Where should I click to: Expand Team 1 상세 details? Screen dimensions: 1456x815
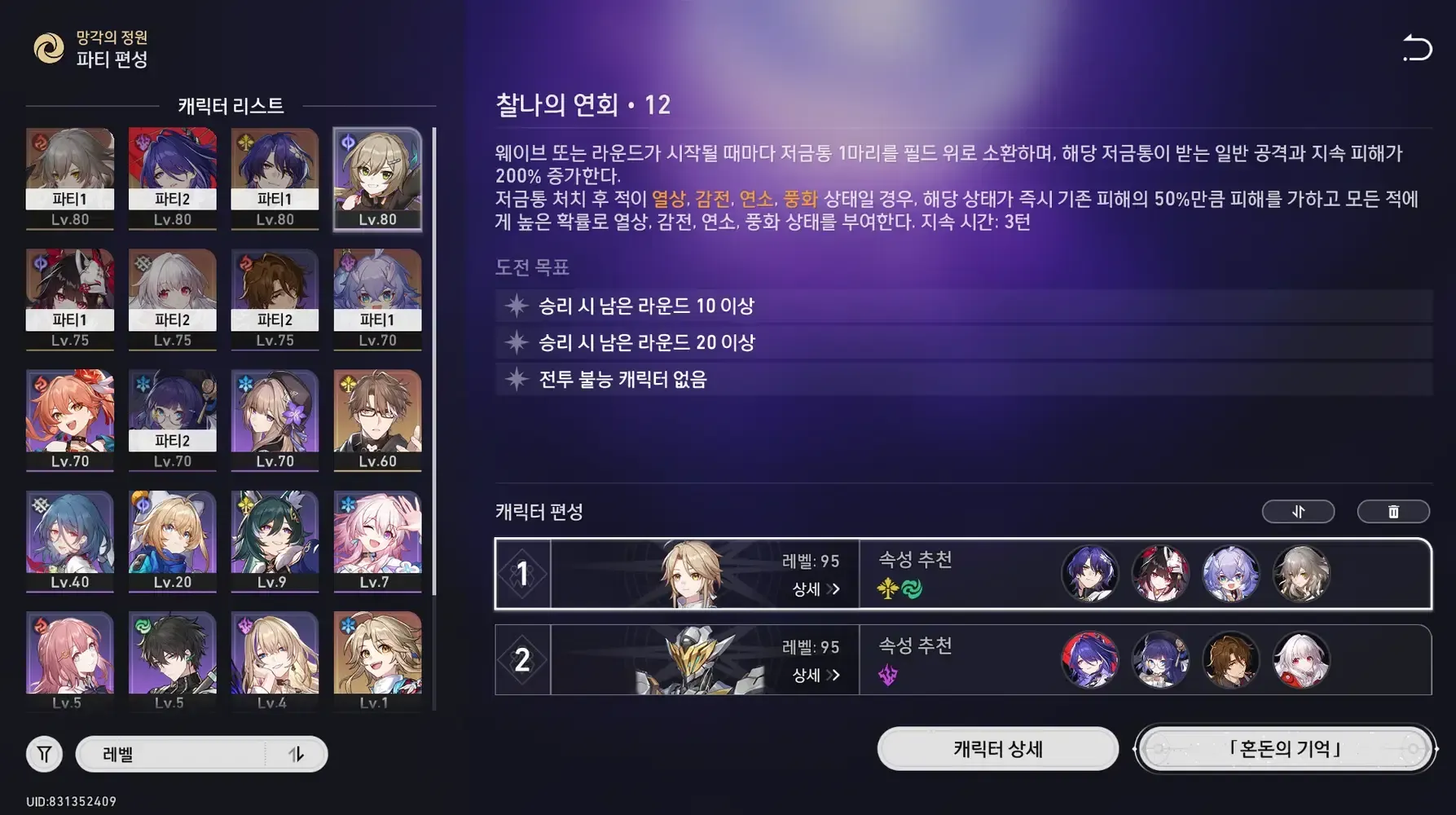click(x=812, y=590)
